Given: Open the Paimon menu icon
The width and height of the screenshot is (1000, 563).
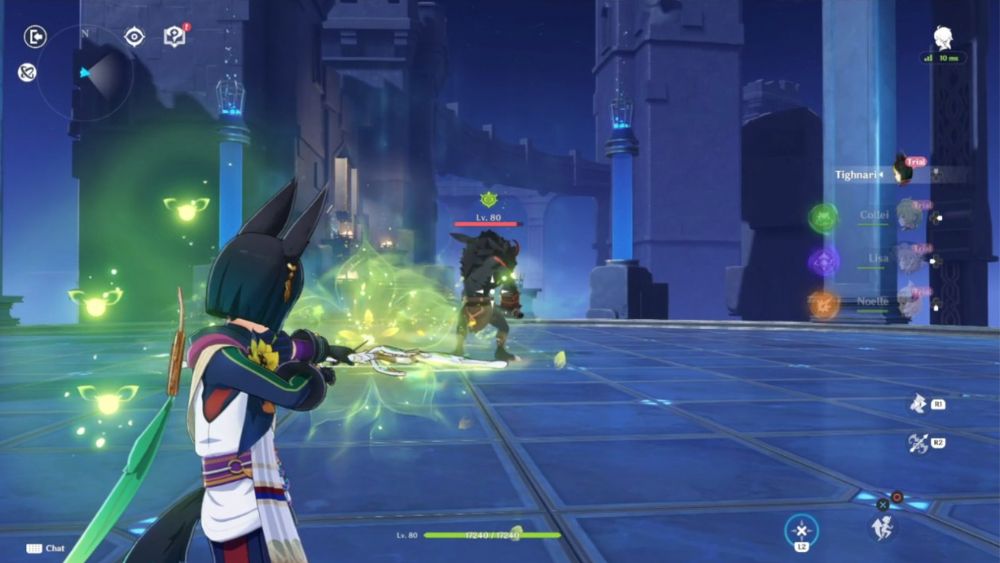Looking at the screenshot, I should [943, 39].
